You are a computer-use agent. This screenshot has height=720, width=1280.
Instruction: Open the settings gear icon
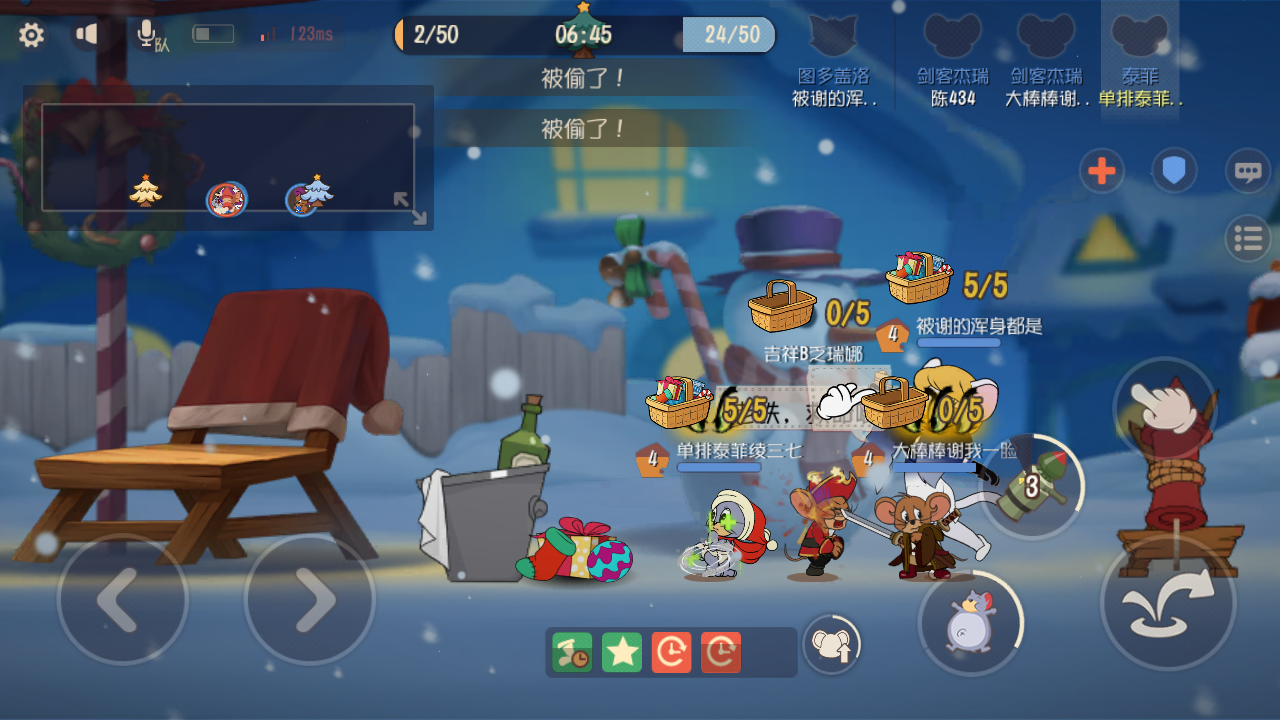[x=32, y=34]
